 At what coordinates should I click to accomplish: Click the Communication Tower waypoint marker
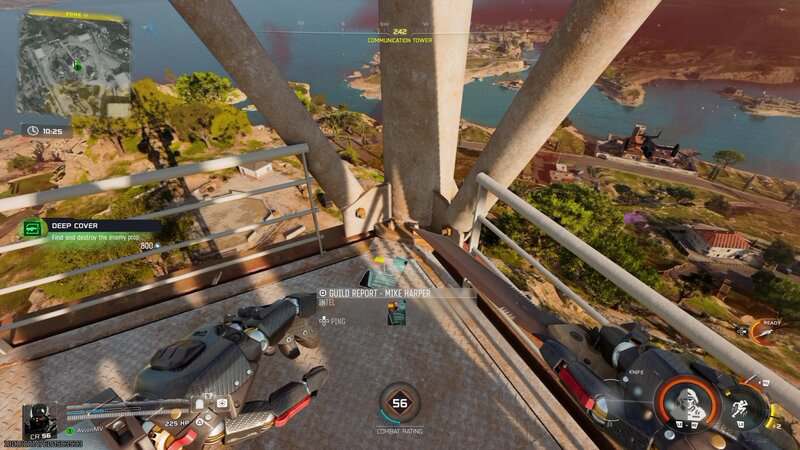pyautogui.click(x=399, y=32)
